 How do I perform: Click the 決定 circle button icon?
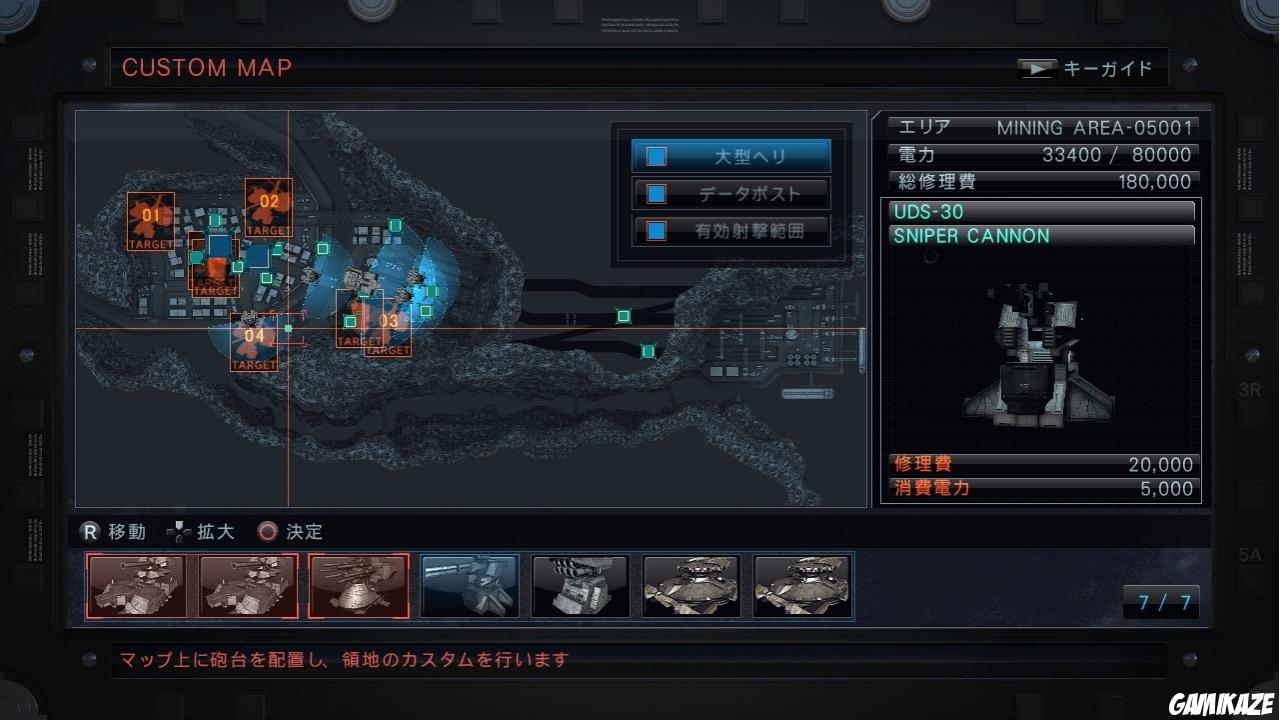[x=267, y=532]
